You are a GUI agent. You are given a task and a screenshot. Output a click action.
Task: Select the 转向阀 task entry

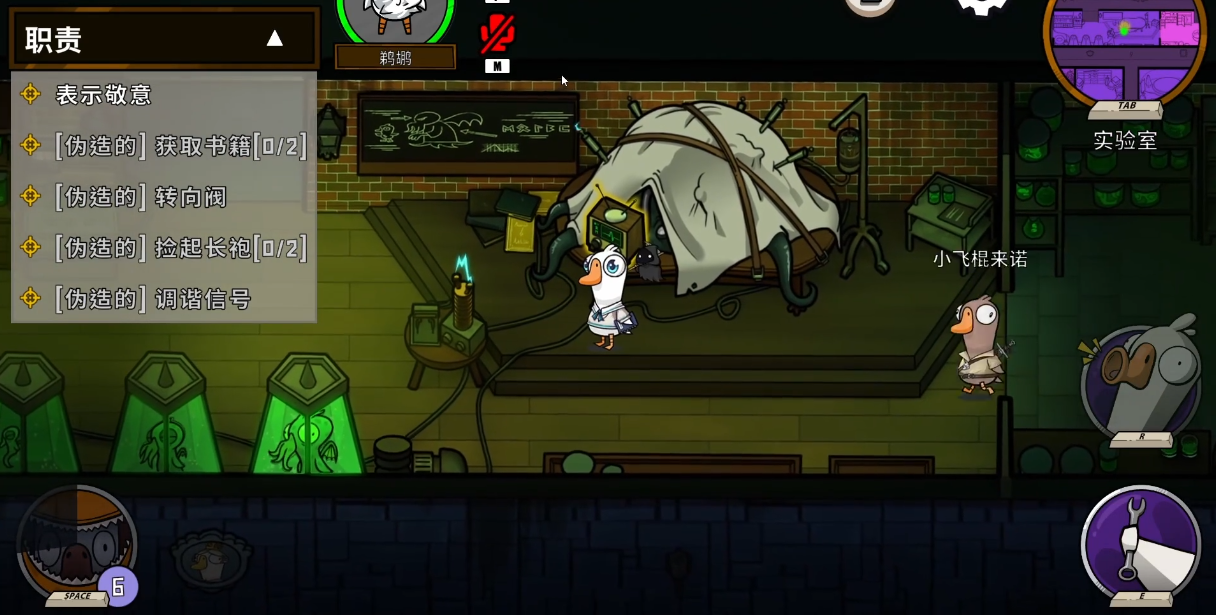pyautogui.click(x=140, y=197)
